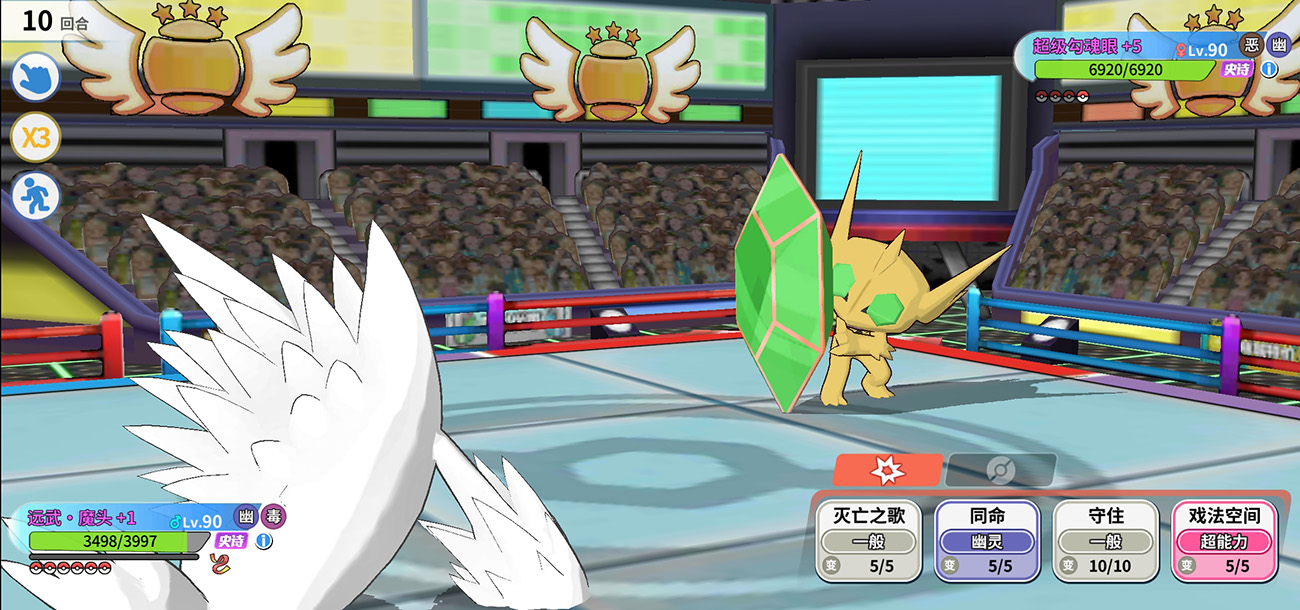The width and height of the screenshot is (1300, 610).
Task: Tap the blue hand icon button
Action: pyautogui.click(x=36, y=78)
